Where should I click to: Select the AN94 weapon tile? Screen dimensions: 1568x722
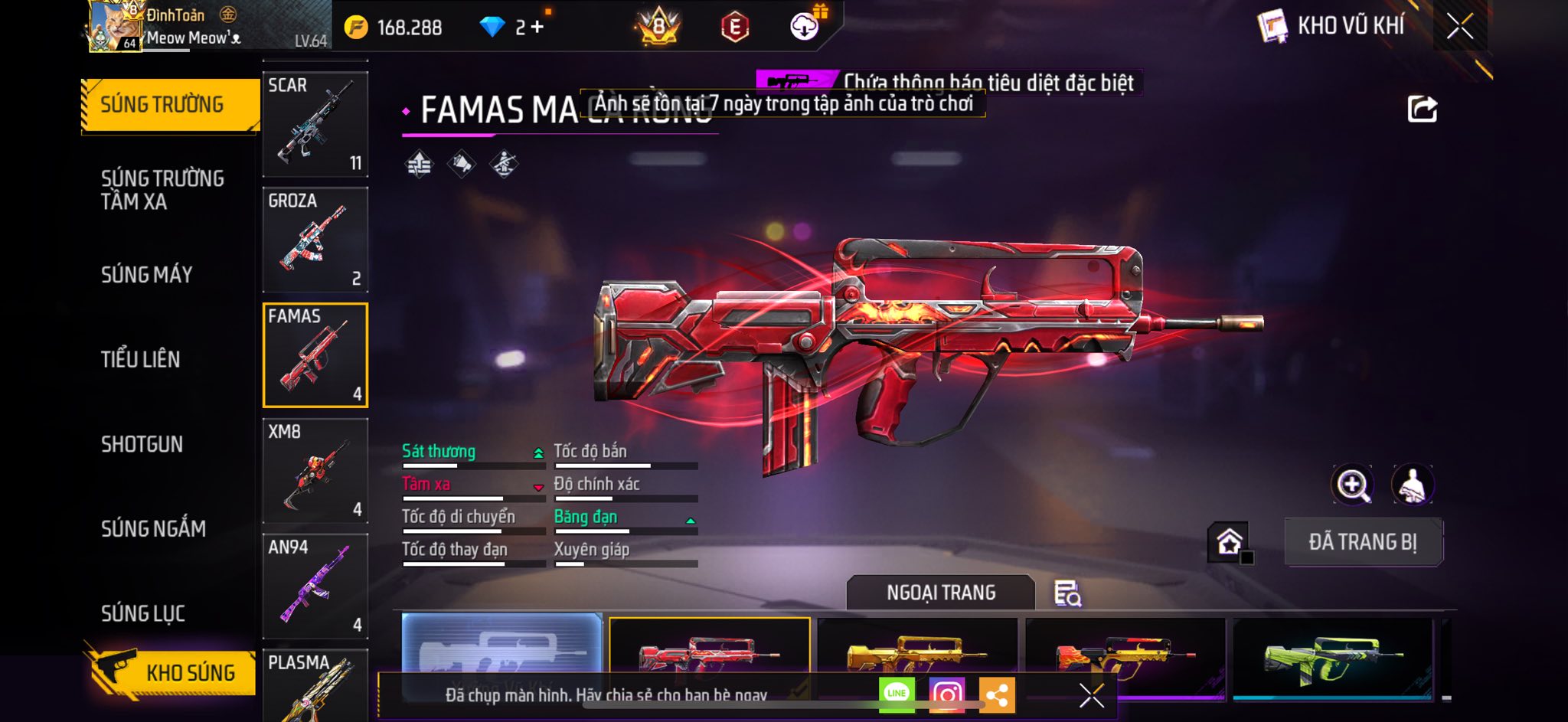(x=315, y=586)
